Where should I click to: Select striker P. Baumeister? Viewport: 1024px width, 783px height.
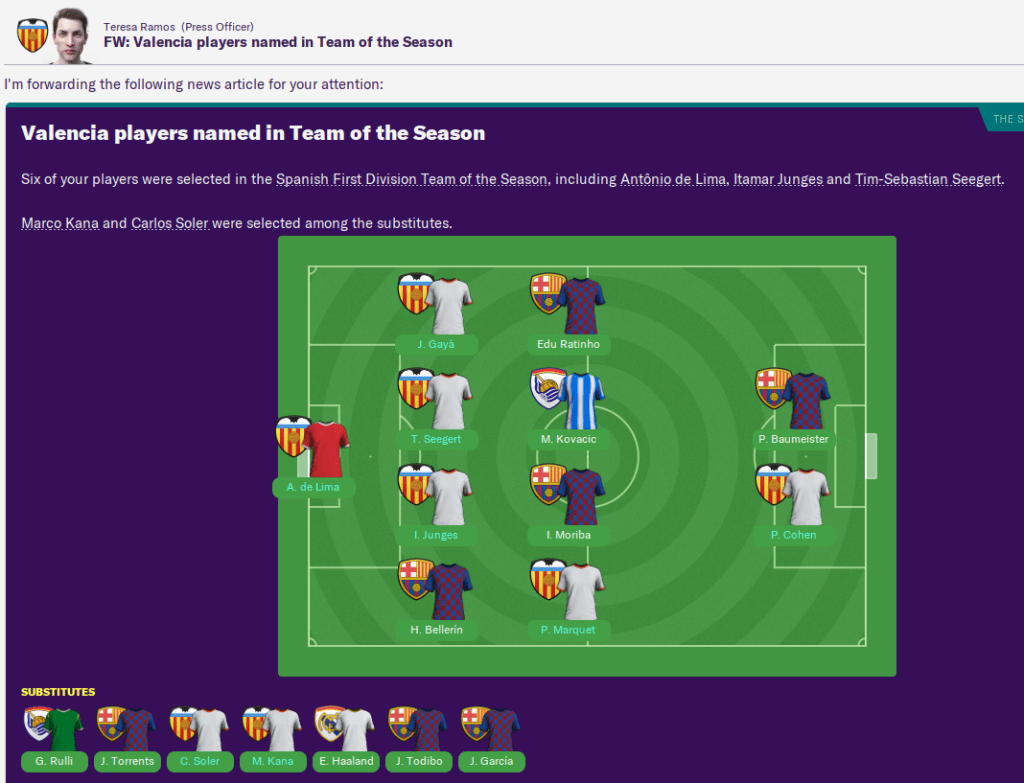coord(794,440)
